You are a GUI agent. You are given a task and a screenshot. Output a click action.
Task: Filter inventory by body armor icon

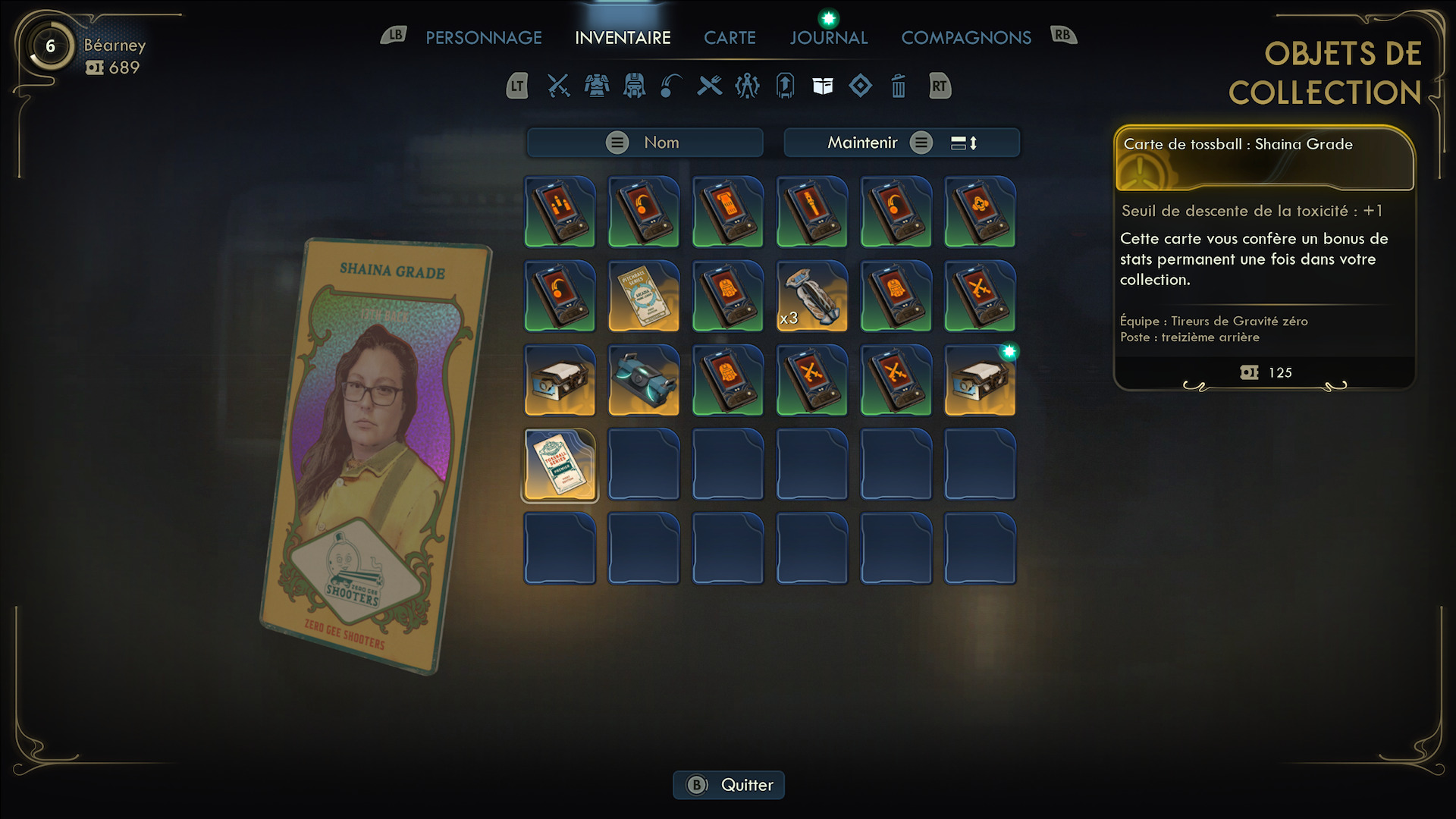coord(597,86)
